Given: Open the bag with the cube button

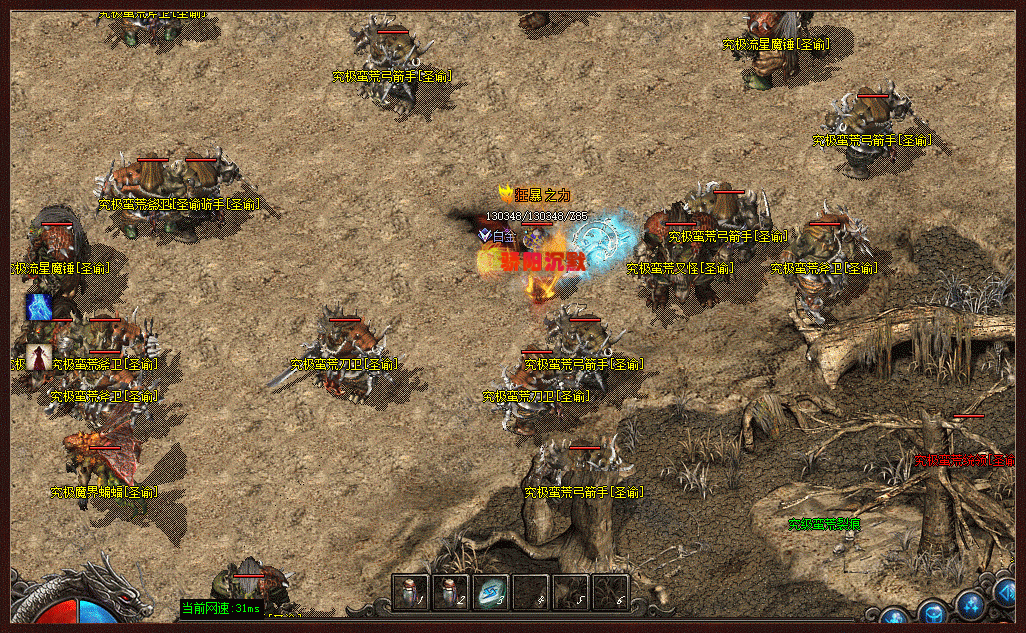Looking at the screenshot, I should coord(933,612).
